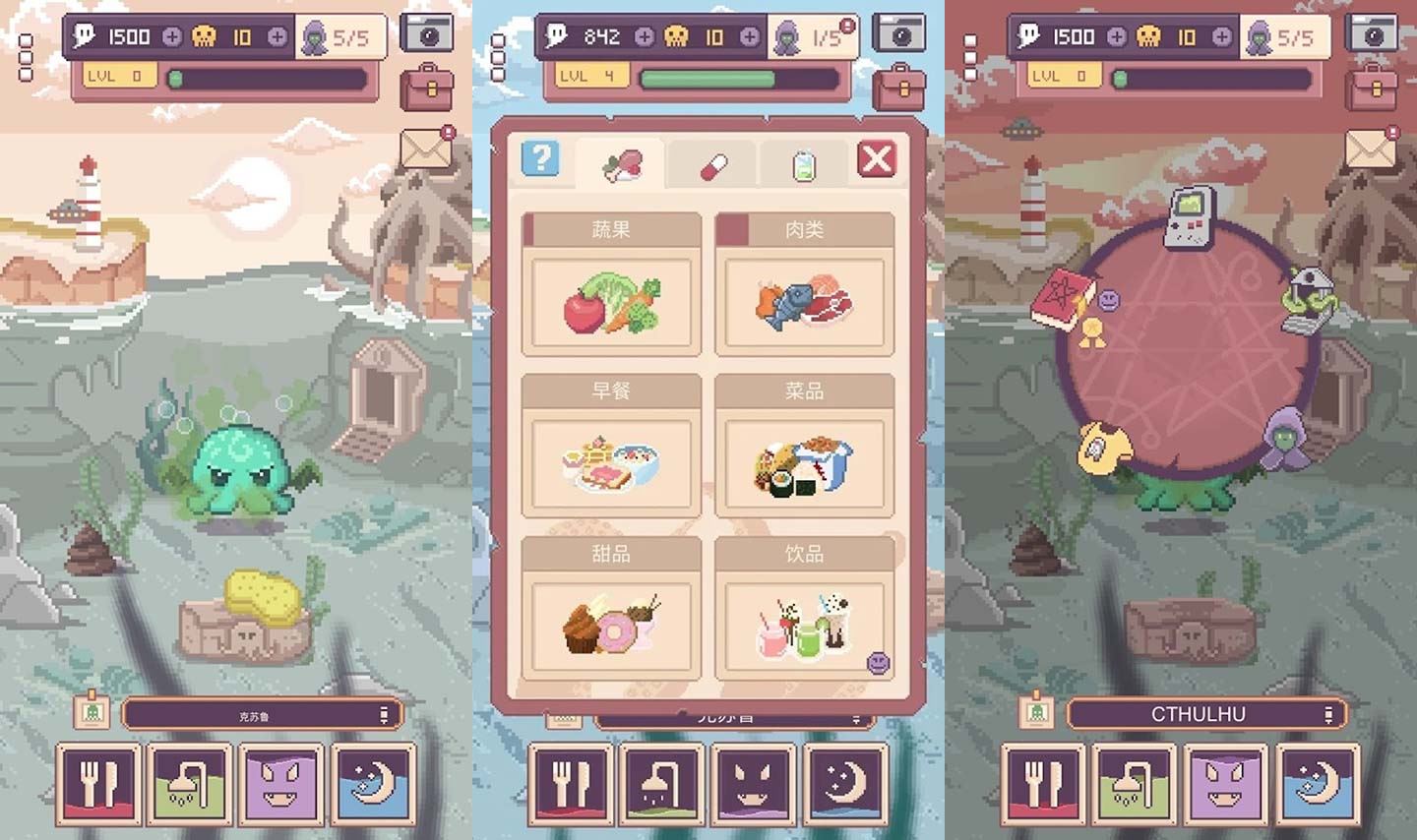The width and height of the screenshot is (1417, 840).
Task: Open the red pentagram book
Action: click(1062, 299)
